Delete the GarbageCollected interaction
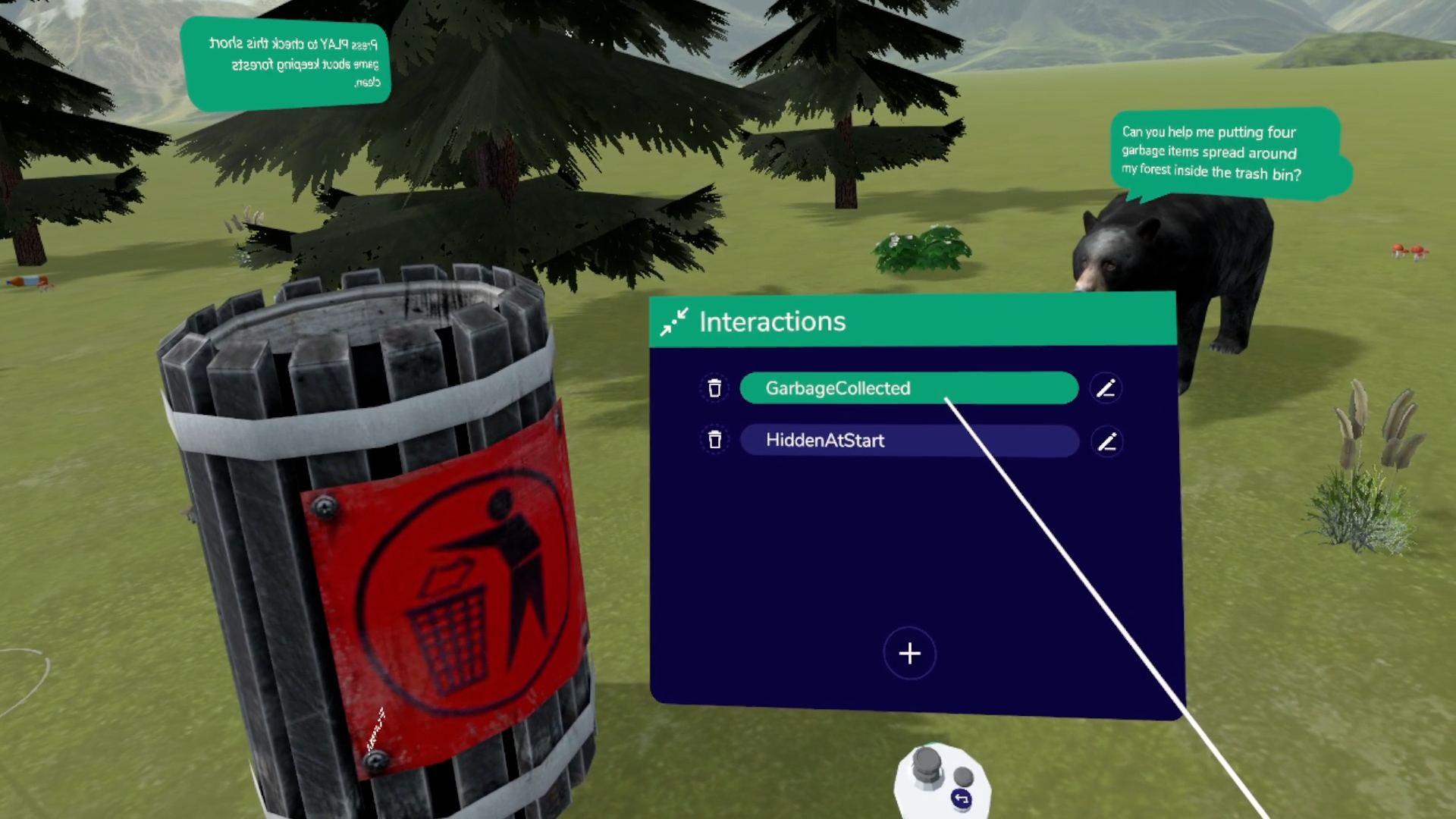Viewport: 1456px width, 819px height. 714,388
